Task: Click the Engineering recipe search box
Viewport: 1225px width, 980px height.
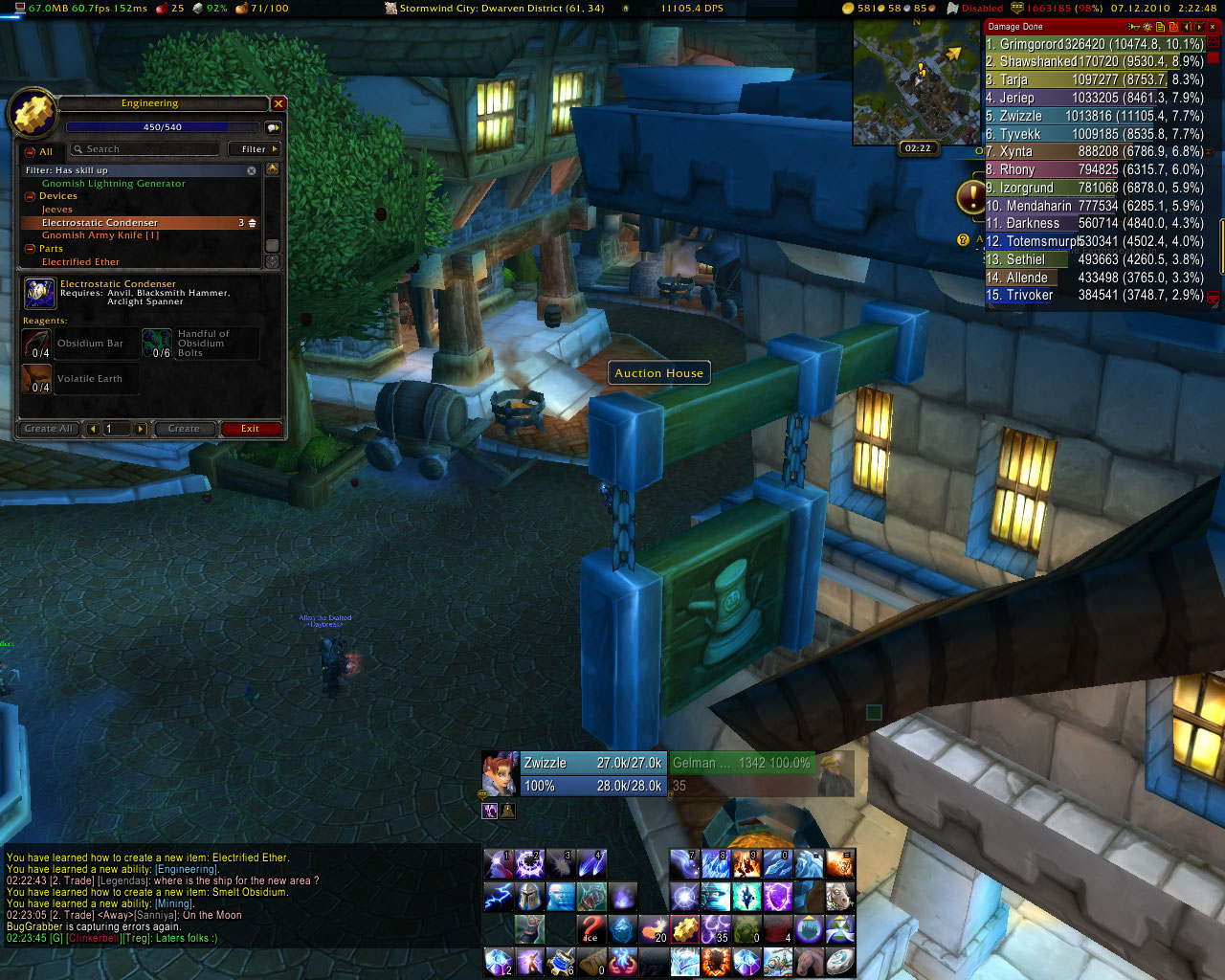Action: (x=145, y=149)
